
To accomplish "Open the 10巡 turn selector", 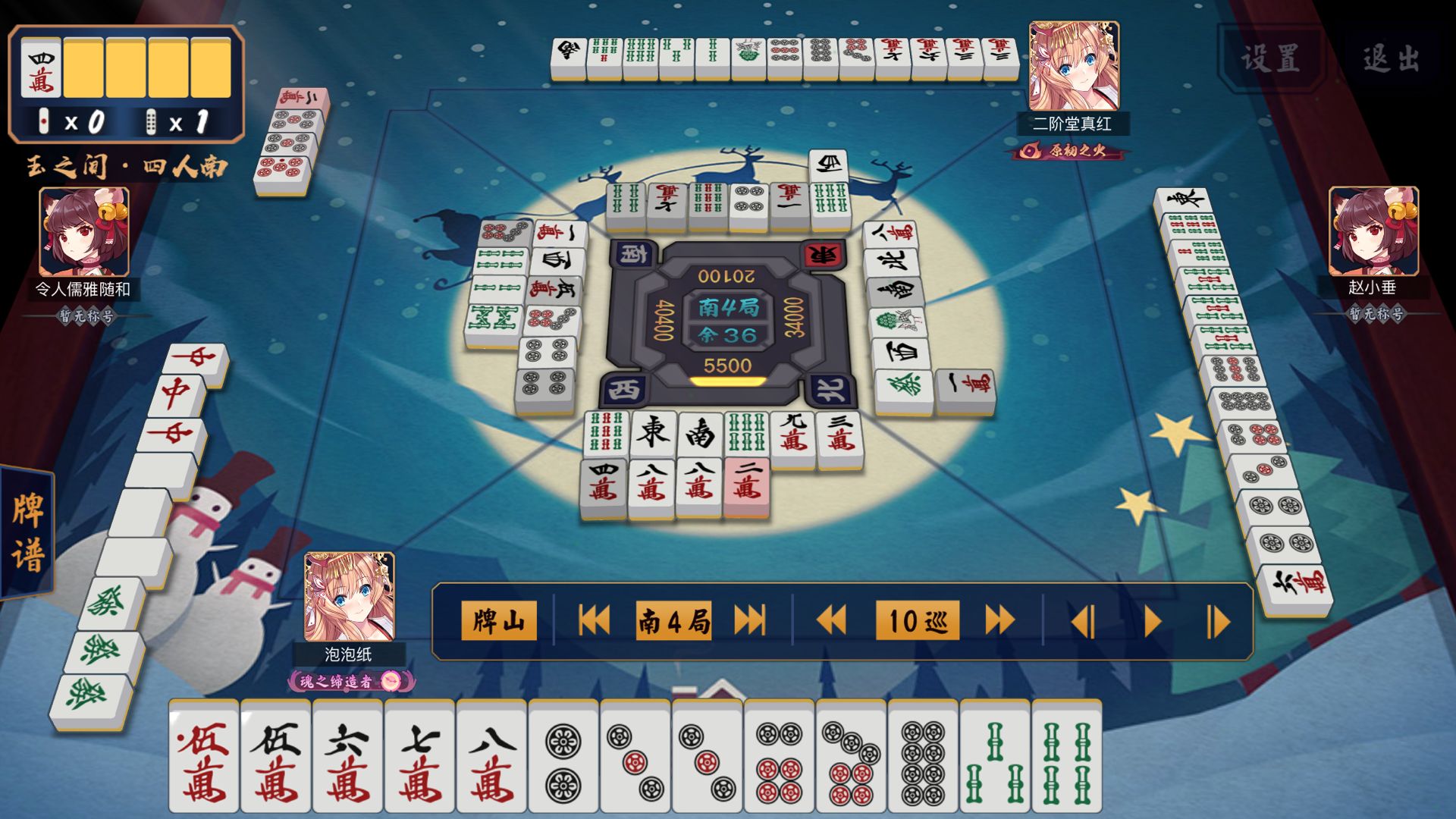I will tap(917, 621).
